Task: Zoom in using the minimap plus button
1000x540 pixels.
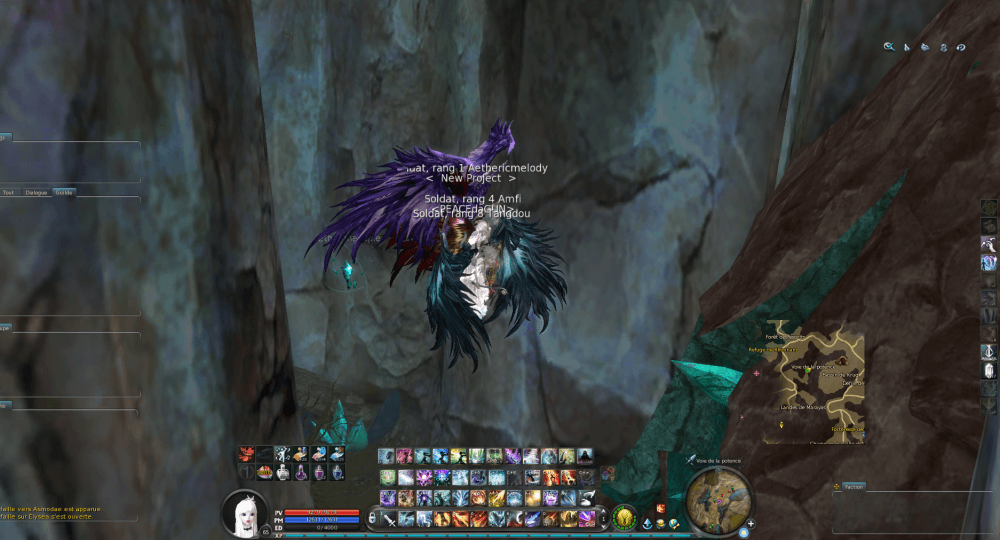Action: 750,523
